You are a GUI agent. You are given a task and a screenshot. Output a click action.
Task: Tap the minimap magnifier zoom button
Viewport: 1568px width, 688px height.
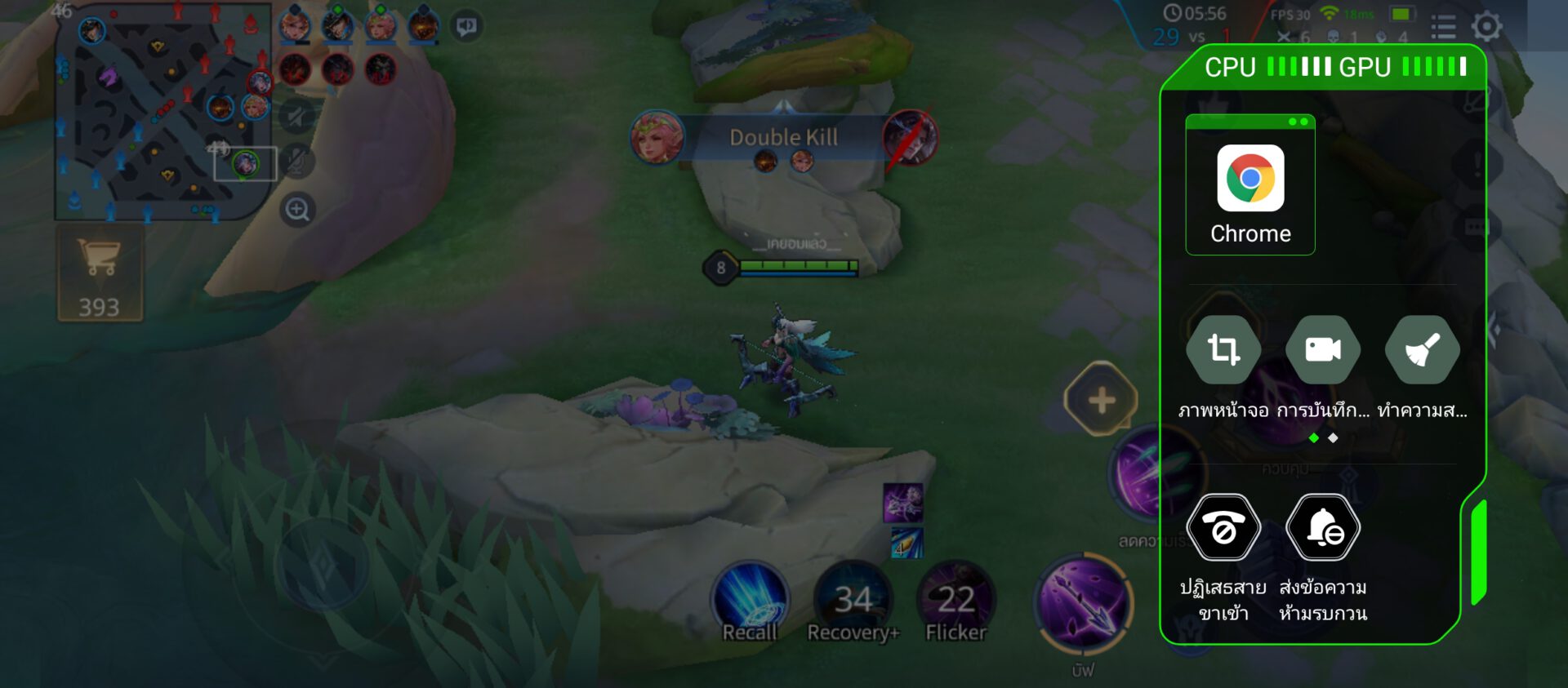[297, 210]
